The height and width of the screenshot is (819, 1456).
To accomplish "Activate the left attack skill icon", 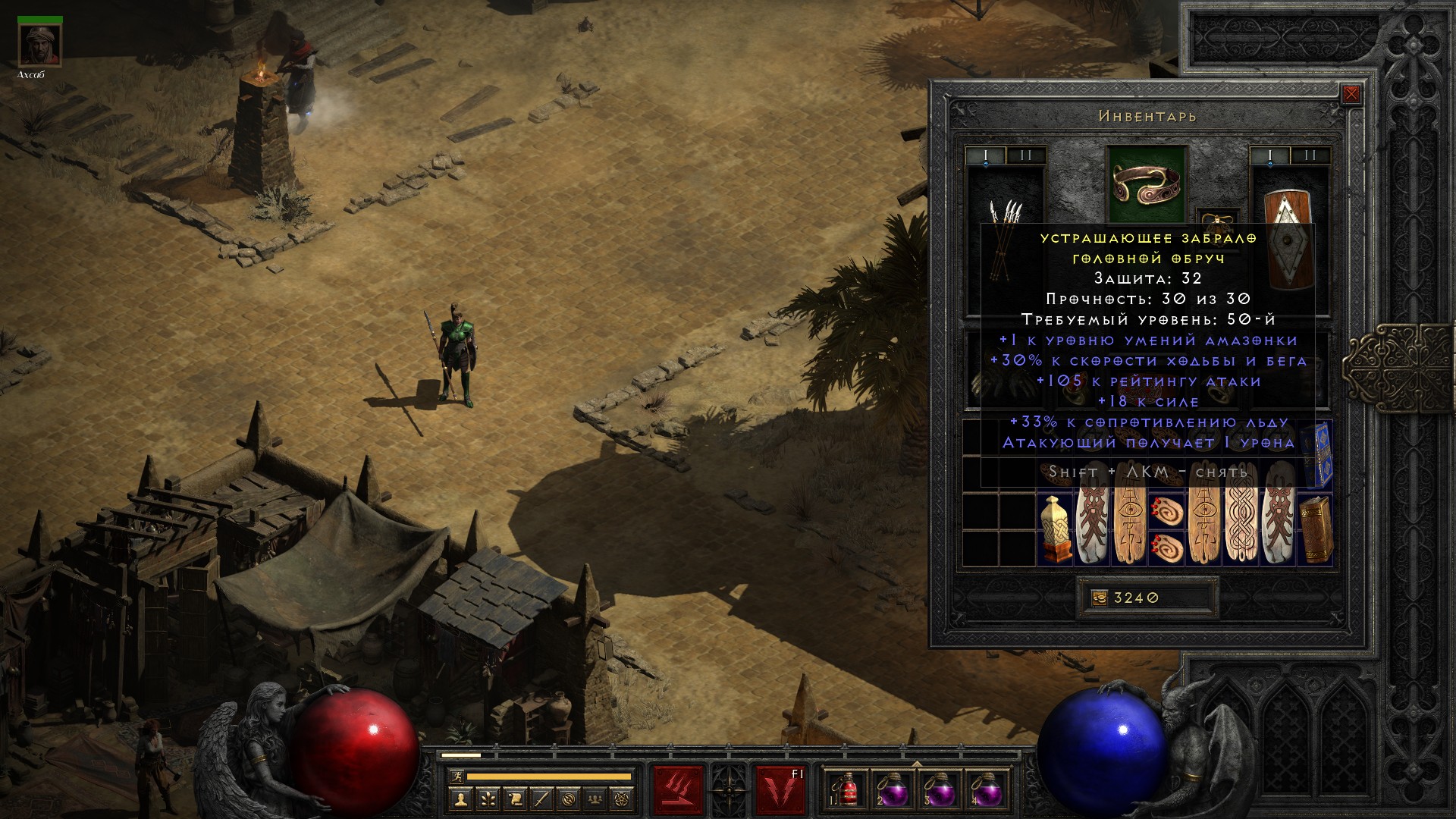I will (x=679, y=790).
